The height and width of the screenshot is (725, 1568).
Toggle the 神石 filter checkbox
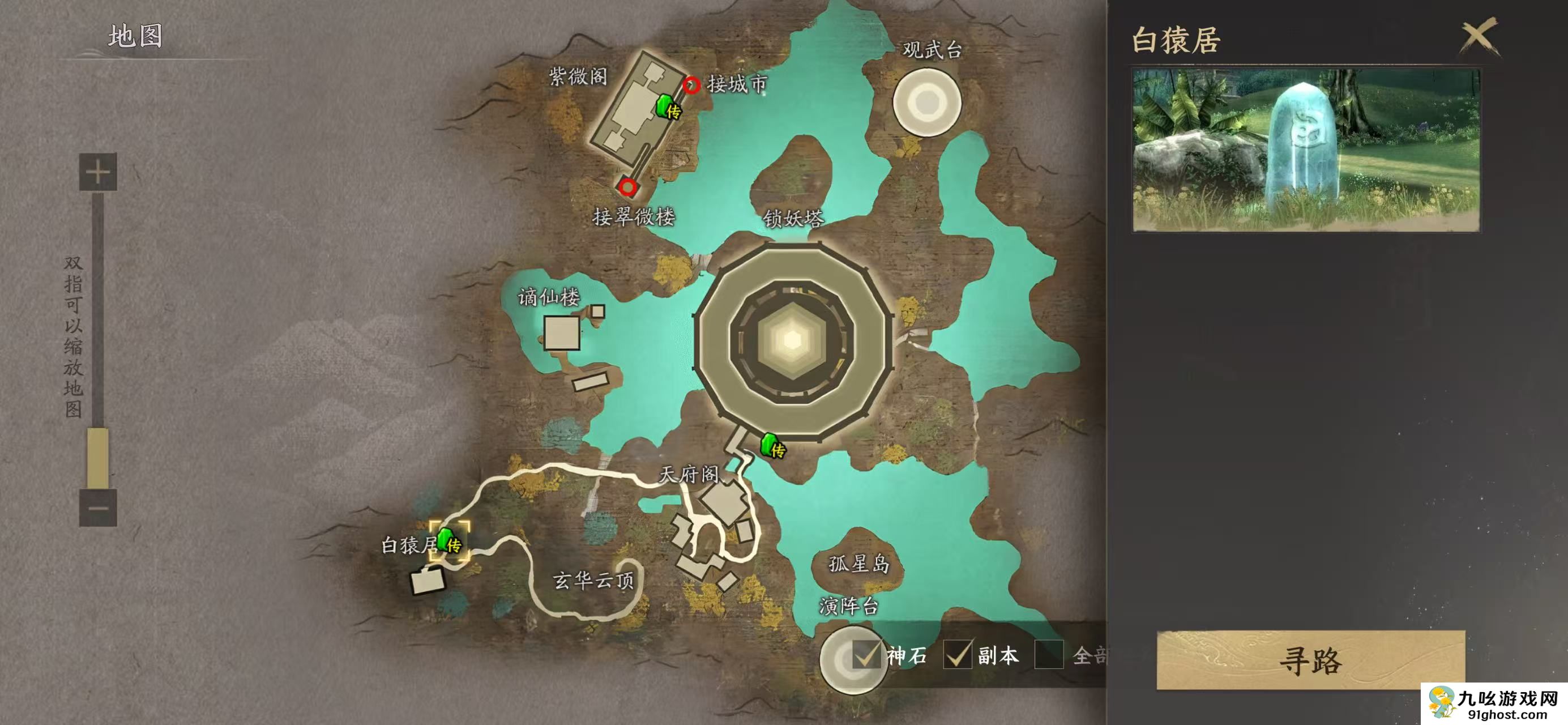[x=866, y=655]
